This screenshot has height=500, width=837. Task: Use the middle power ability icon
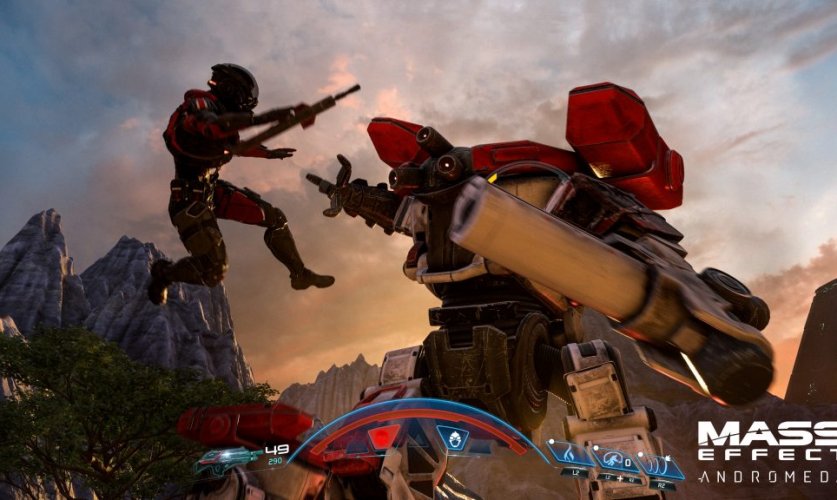(x=614, y=459)
